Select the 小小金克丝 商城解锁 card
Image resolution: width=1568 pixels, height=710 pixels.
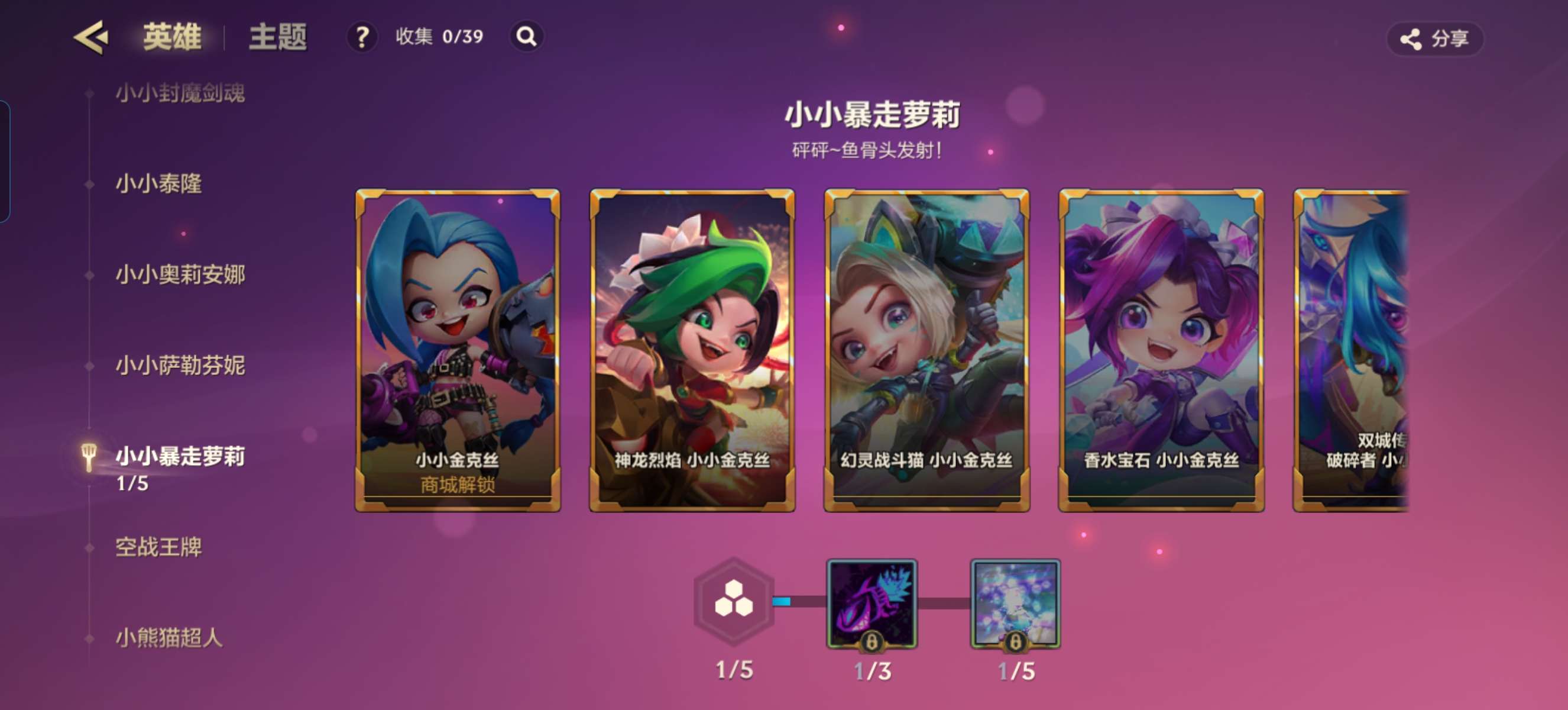pos(458,350)
